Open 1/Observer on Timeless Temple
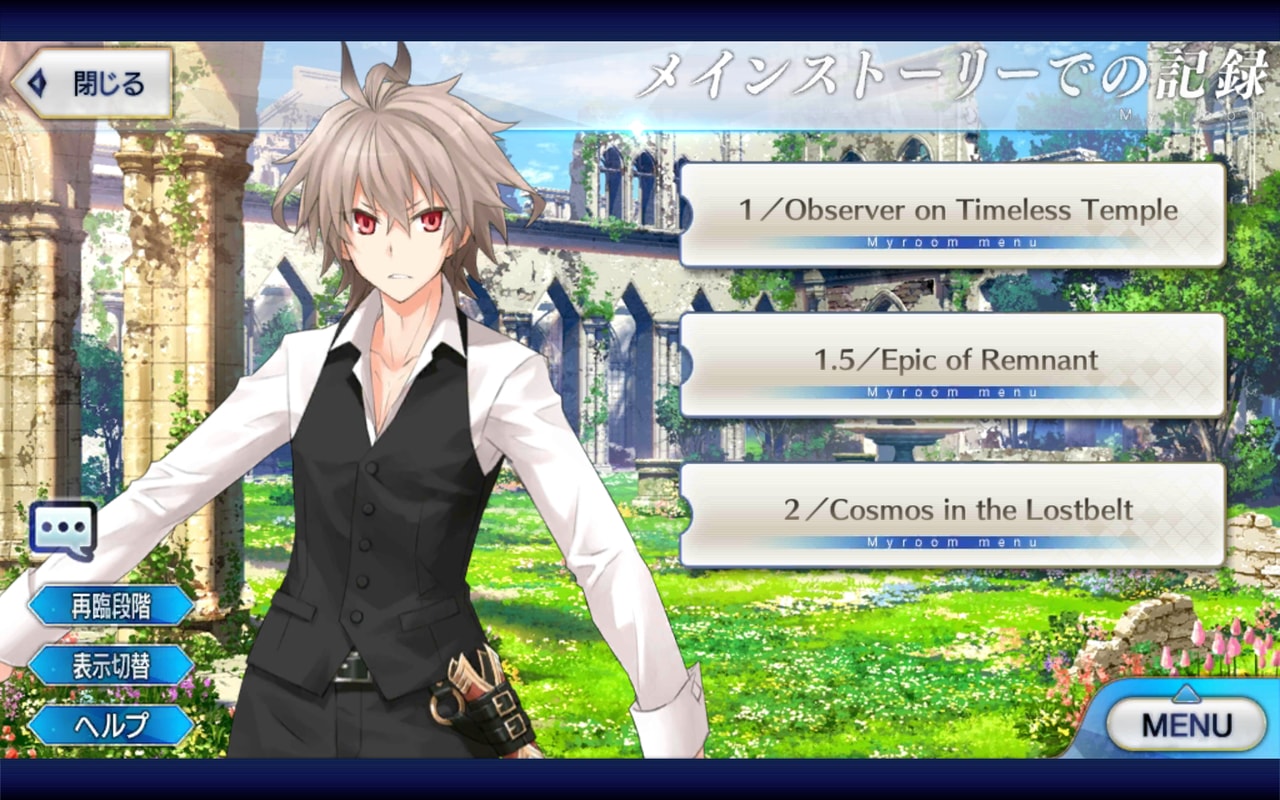The image size is (1280, 800). click(952, 214)
